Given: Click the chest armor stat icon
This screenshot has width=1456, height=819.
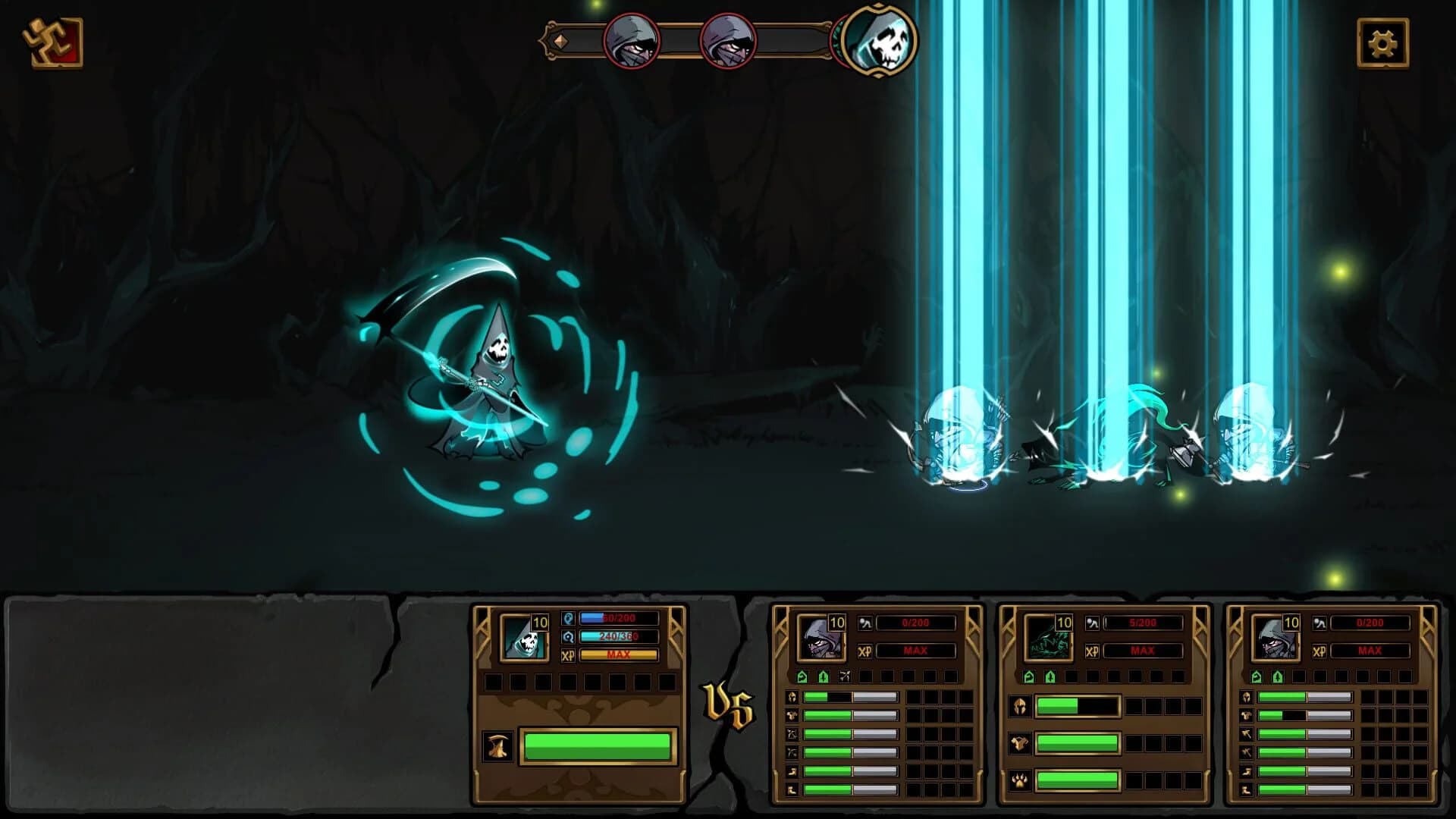Looking at the screenshot, I should [792, 715].
